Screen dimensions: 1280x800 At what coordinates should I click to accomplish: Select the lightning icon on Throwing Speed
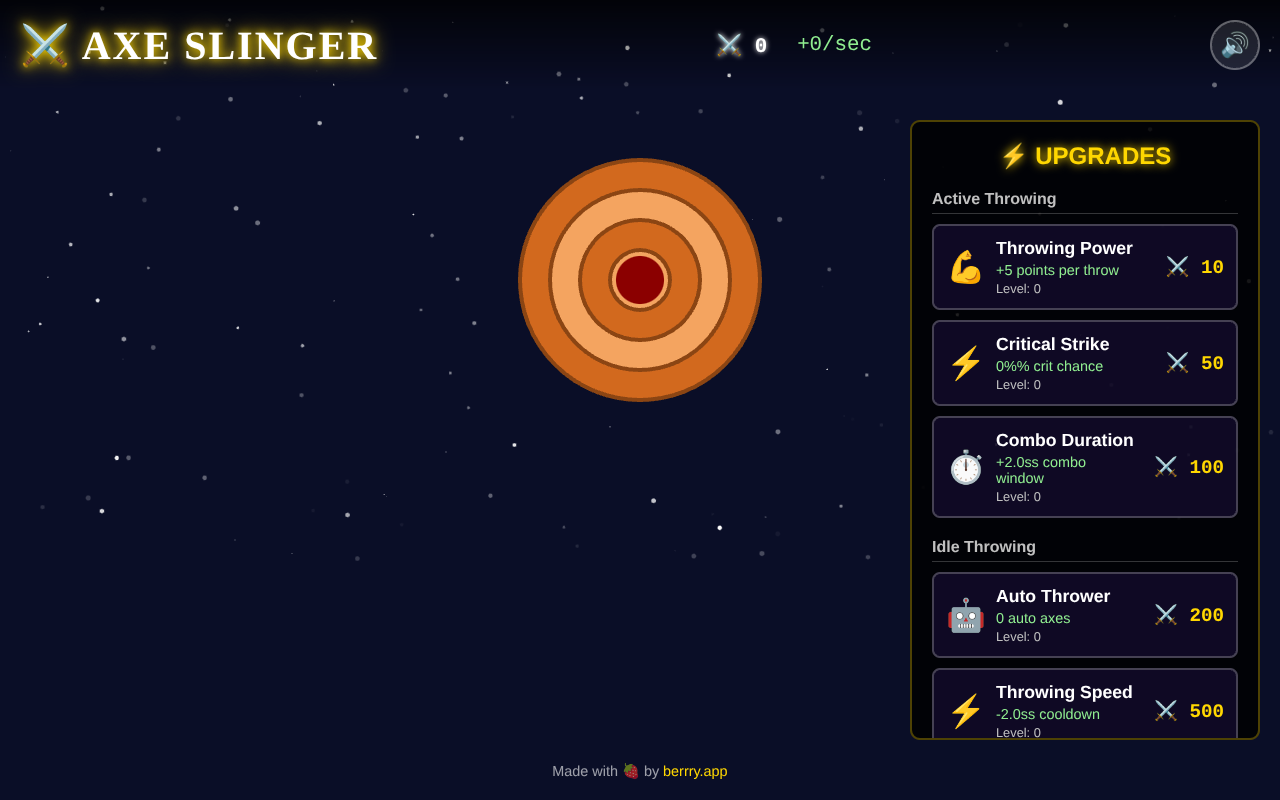click(x=964, y=711)
